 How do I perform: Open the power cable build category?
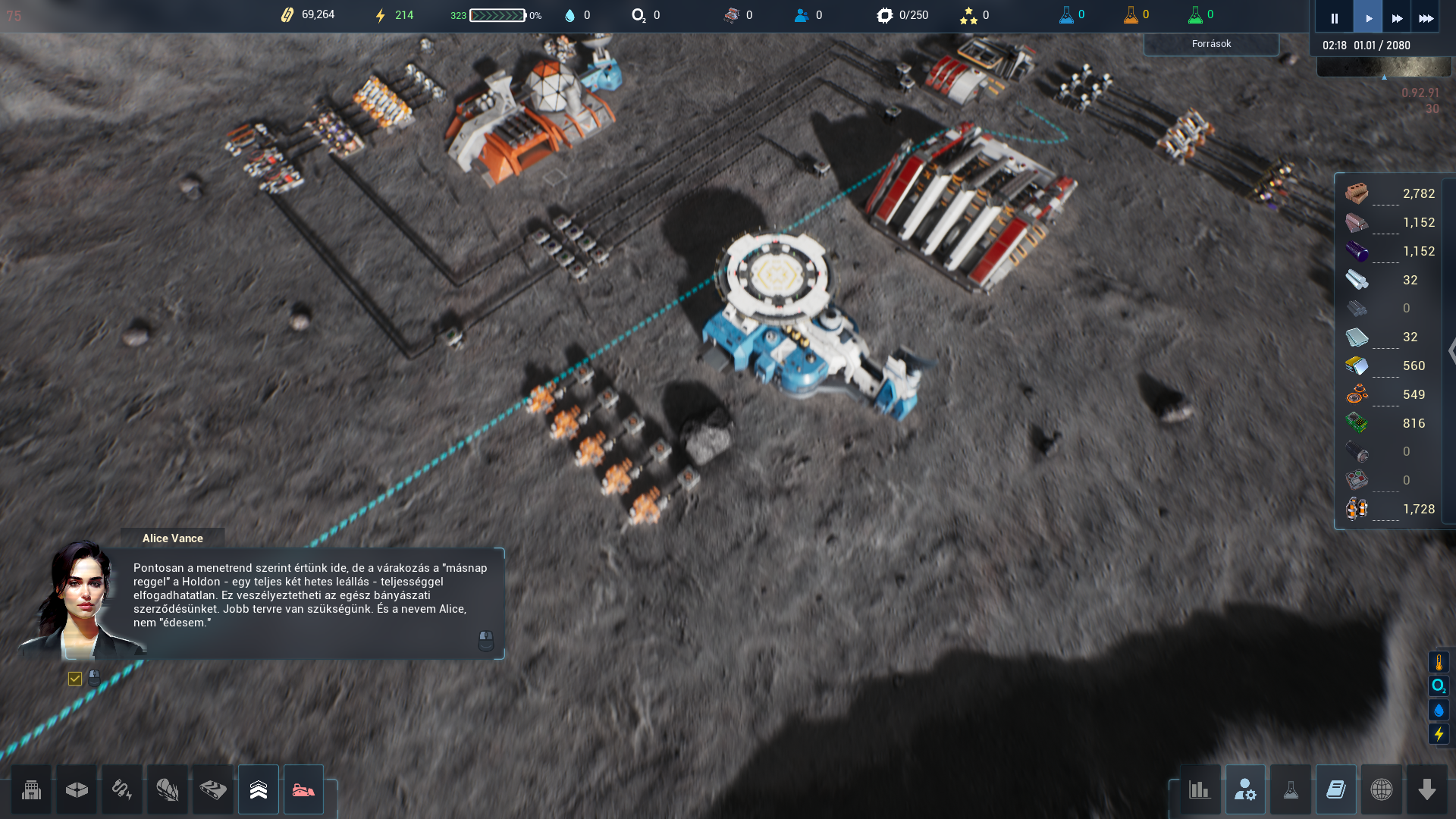(122, 789)
